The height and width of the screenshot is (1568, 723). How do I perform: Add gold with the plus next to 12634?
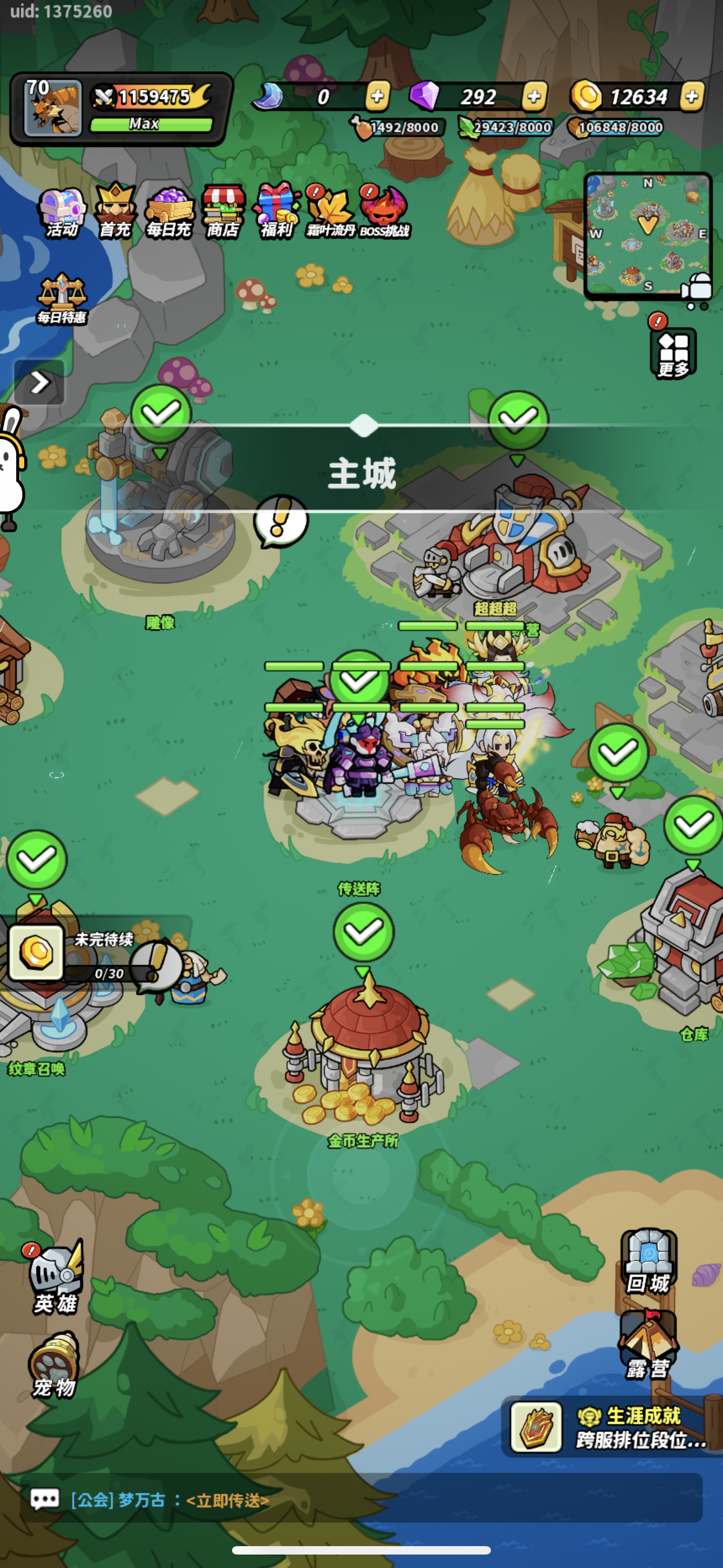(x=692, y=96)
